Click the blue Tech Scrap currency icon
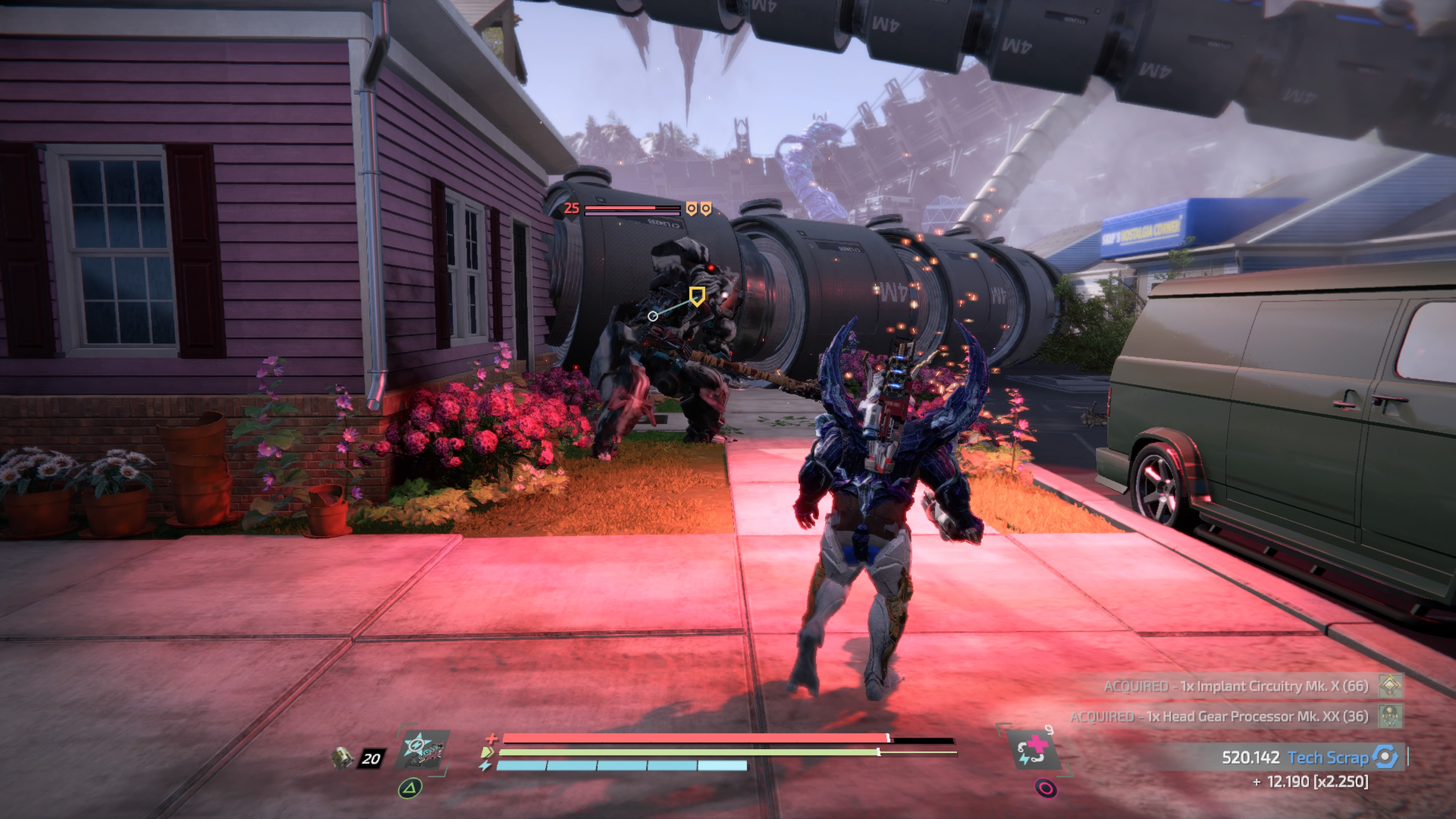Screen dimensions: 1456x819 1386,758
